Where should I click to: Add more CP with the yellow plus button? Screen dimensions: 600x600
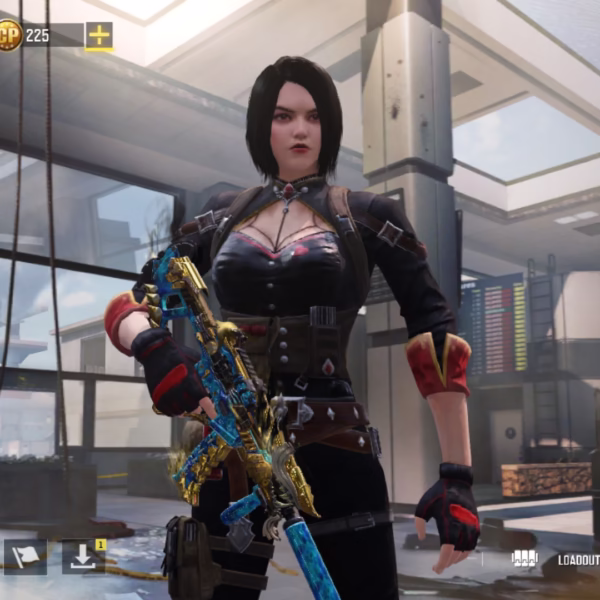(99, 36)
